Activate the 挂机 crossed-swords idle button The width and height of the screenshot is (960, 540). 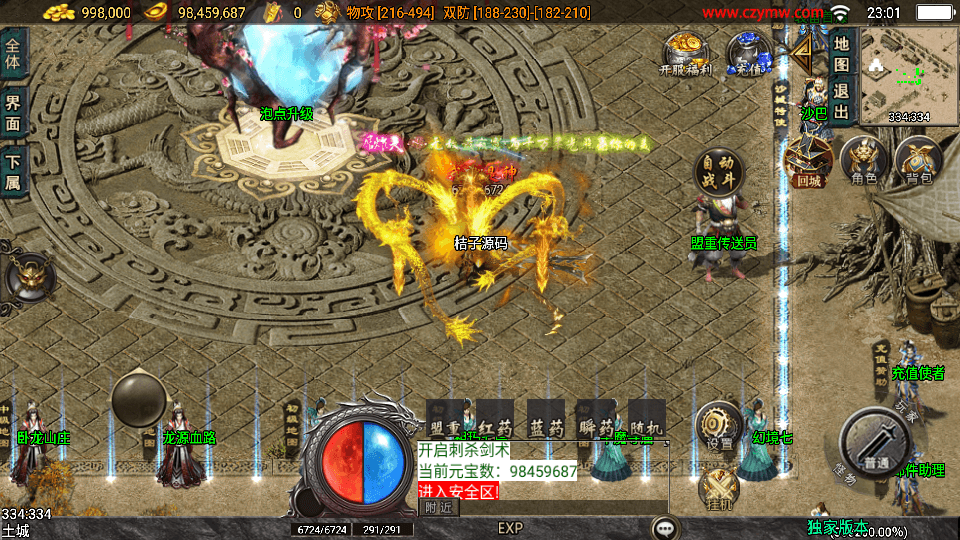pos(718,489)
